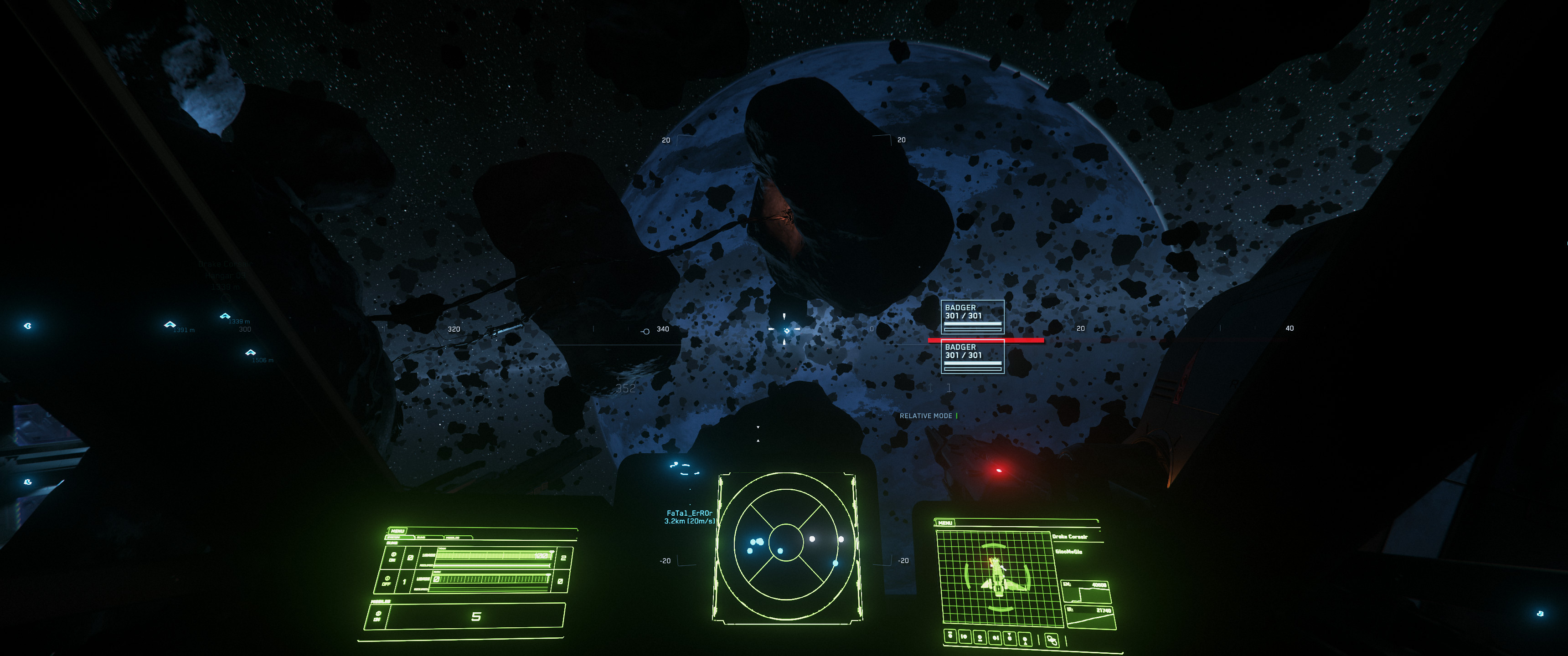Click the ship silhouette icon in the target filter row
The image size is (1568, 656).
pyautogui.click(x=995, y=639)
